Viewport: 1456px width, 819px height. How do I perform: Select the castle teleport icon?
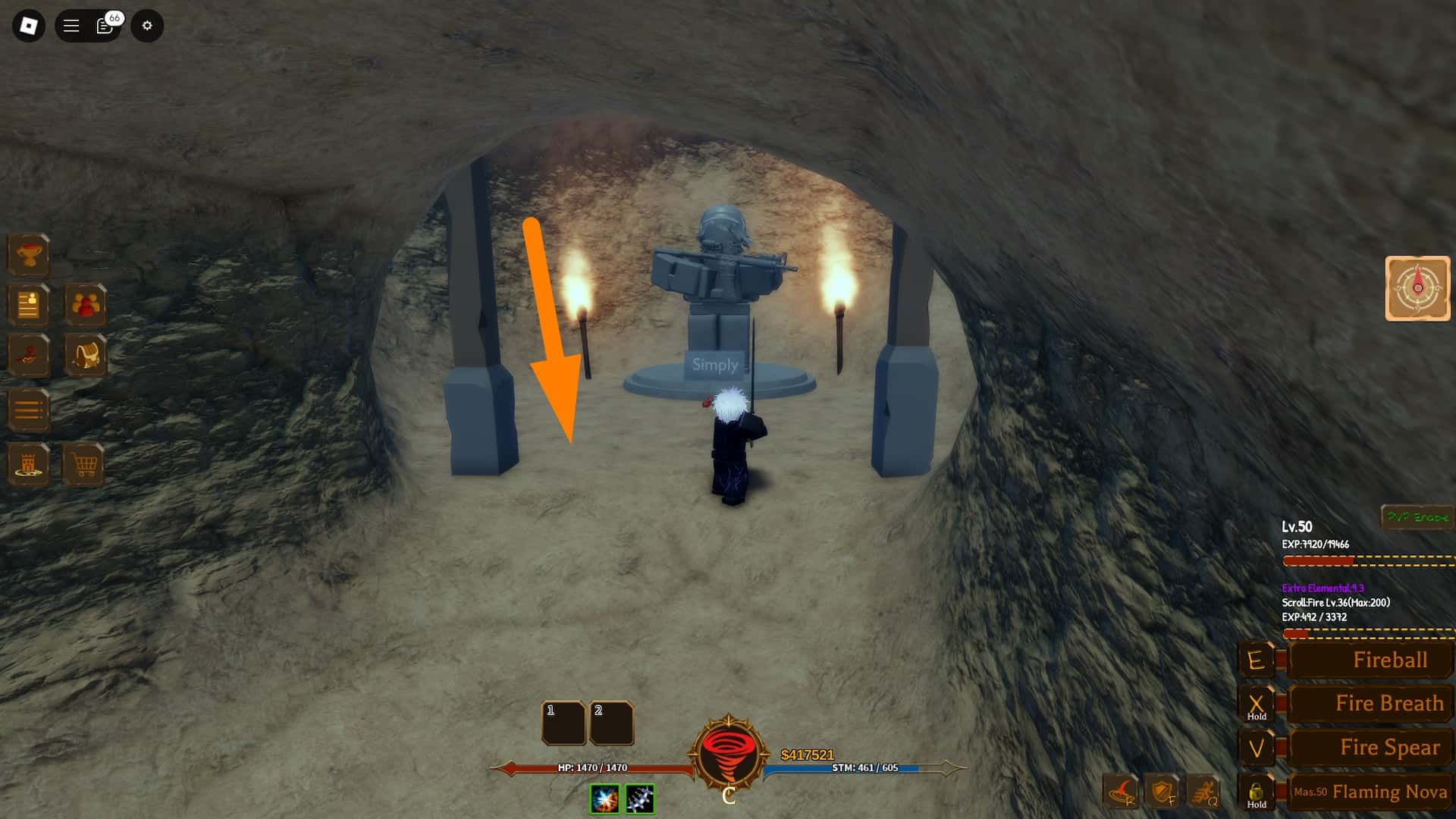coord(29,464)
